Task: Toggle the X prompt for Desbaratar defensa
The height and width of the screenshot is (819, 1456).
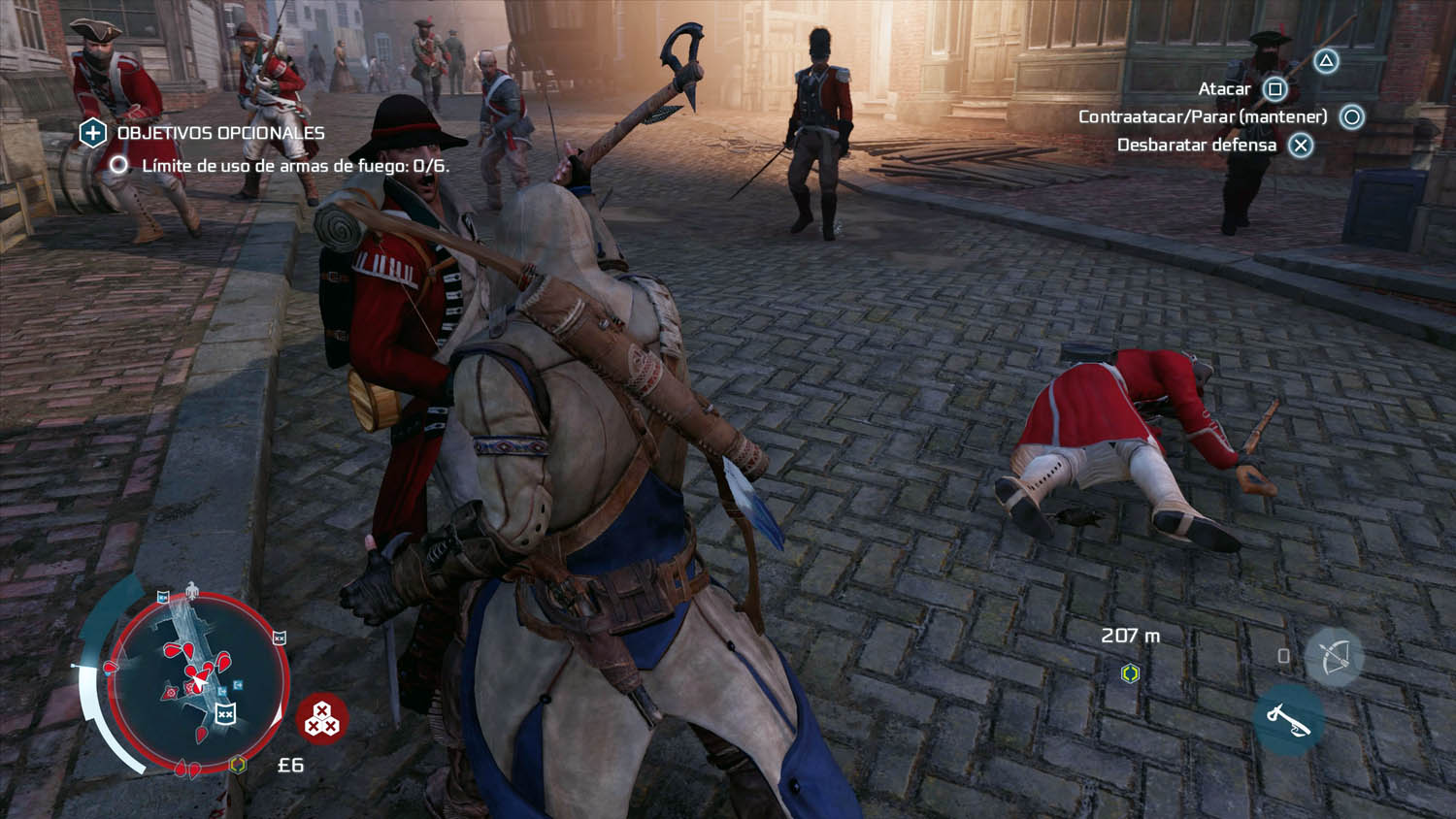Action: 1299,146
